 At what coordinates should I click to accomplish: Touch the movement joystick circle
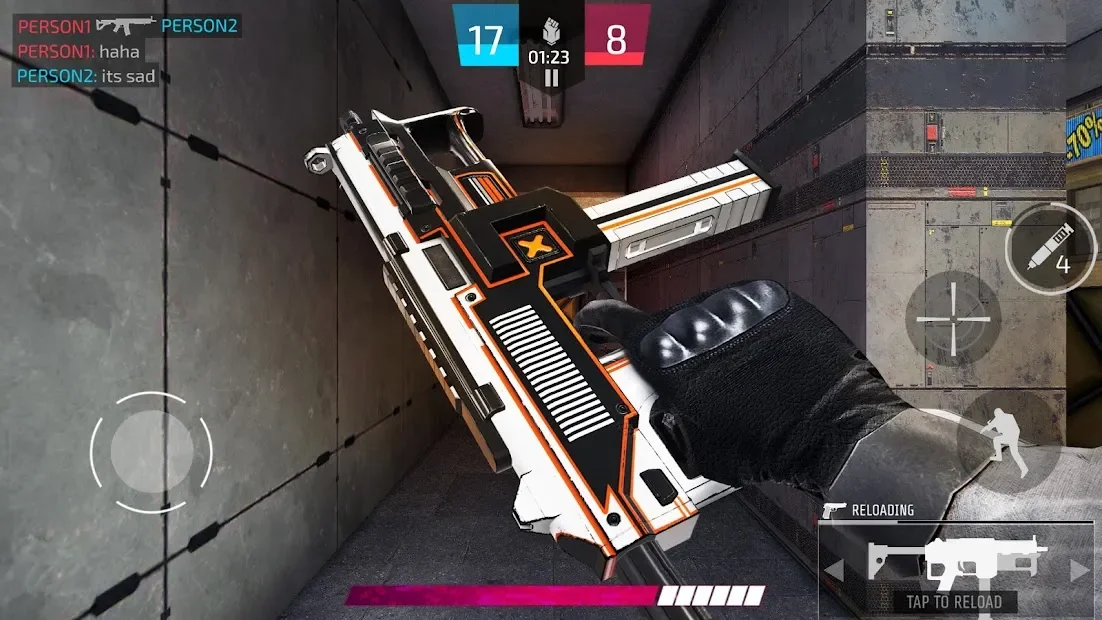(151, 452)
